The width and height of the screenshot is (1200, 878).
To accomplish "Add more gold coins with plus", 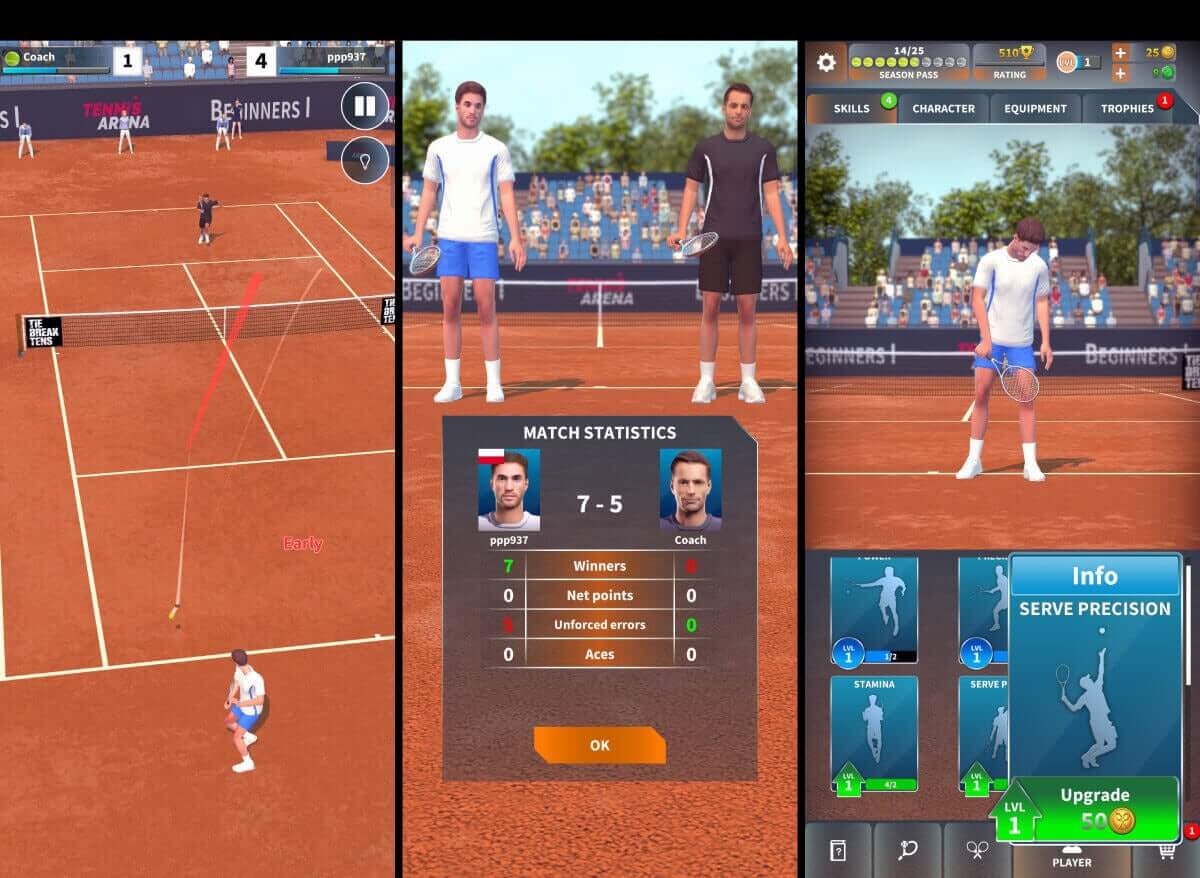I will pos(1121,53).
